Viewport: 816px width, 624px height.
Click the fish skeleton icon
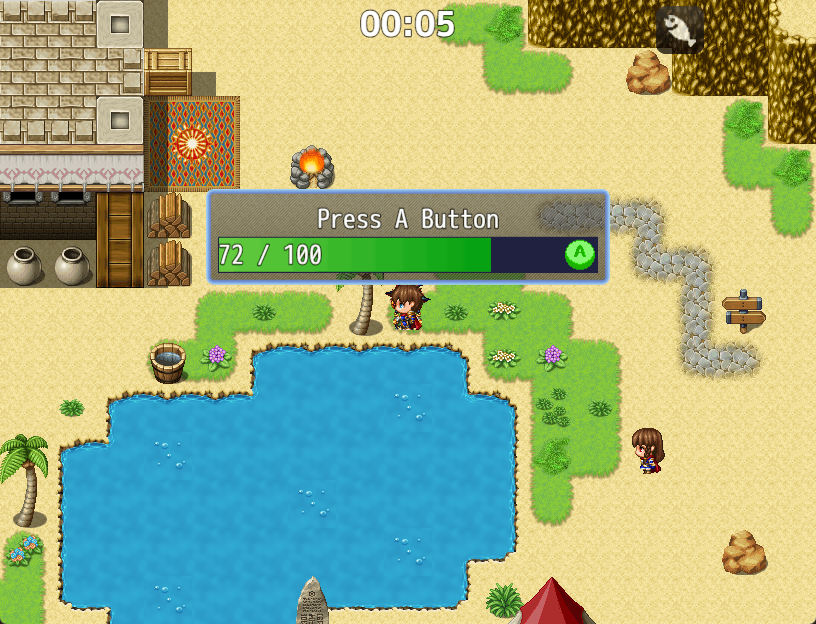pos(680,30)
